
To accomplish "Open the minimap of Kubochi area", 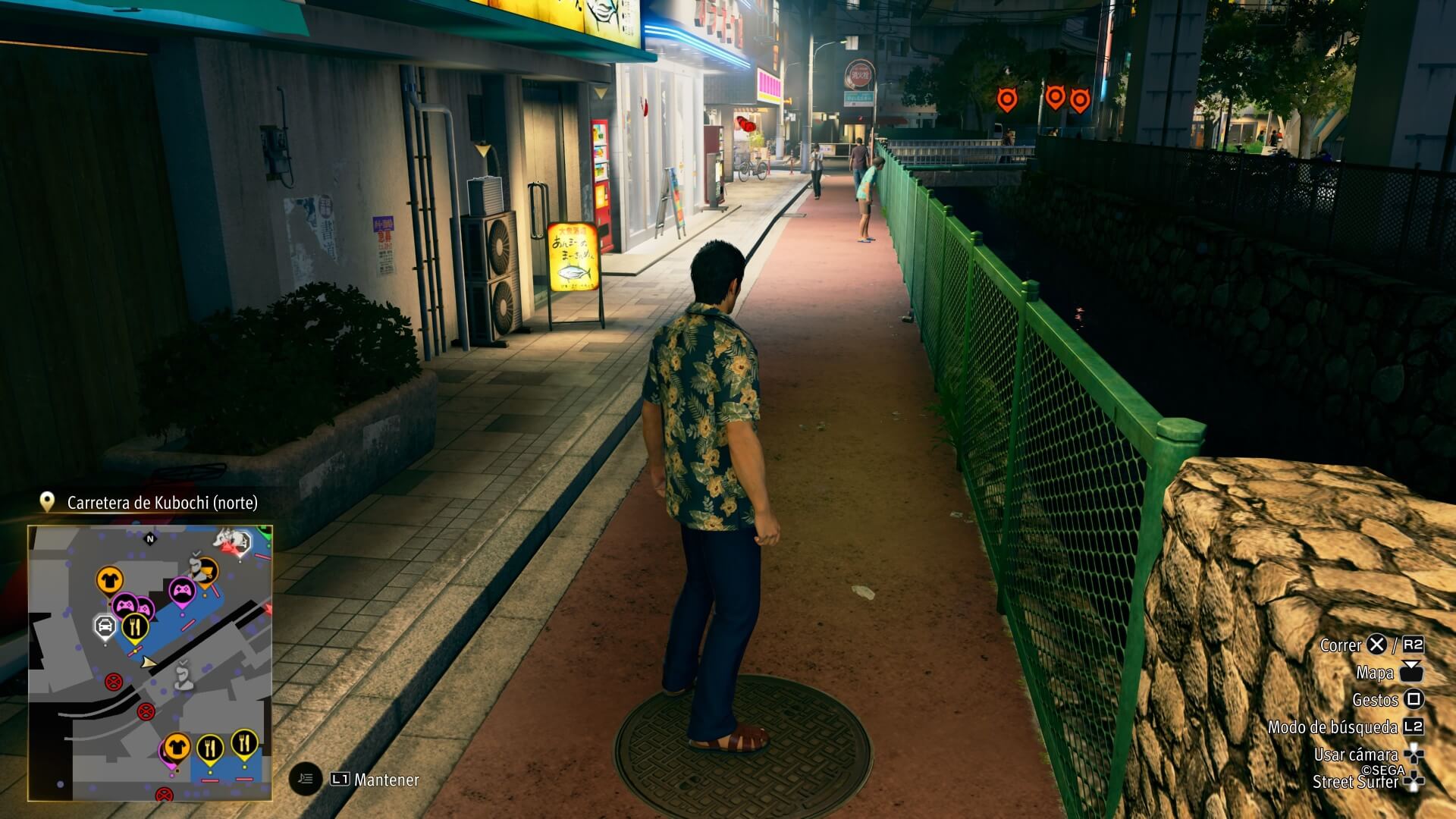I will (x=150, y=662).
